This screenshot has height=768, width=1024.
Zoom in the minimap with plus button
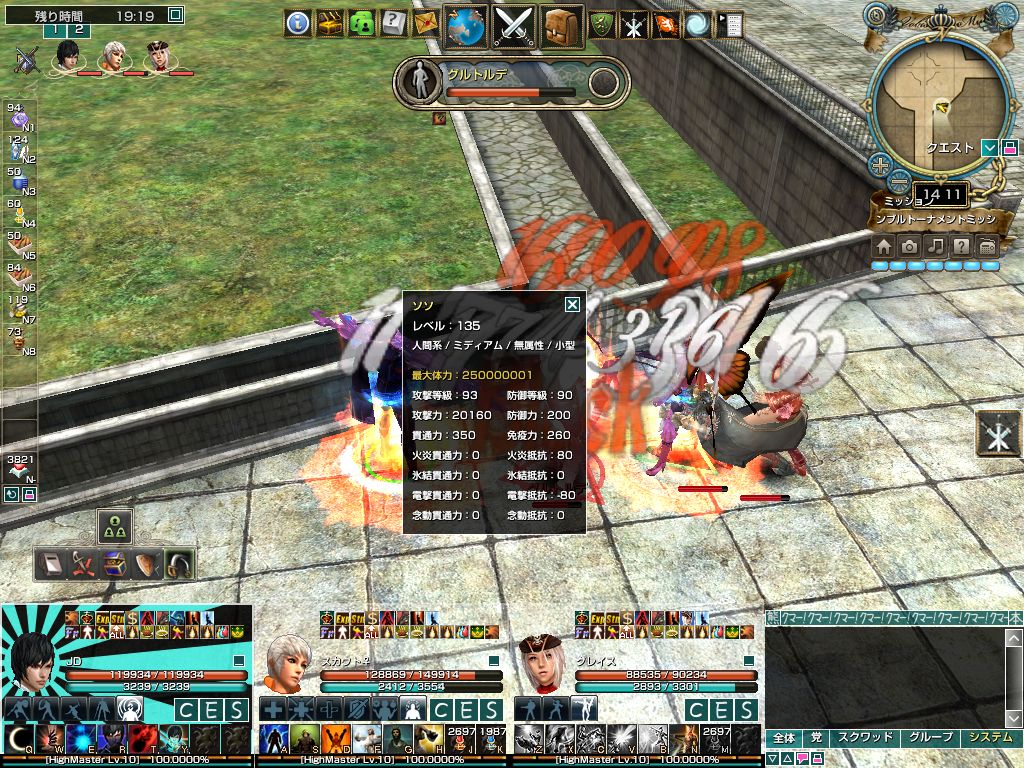[x=880, y=164]
